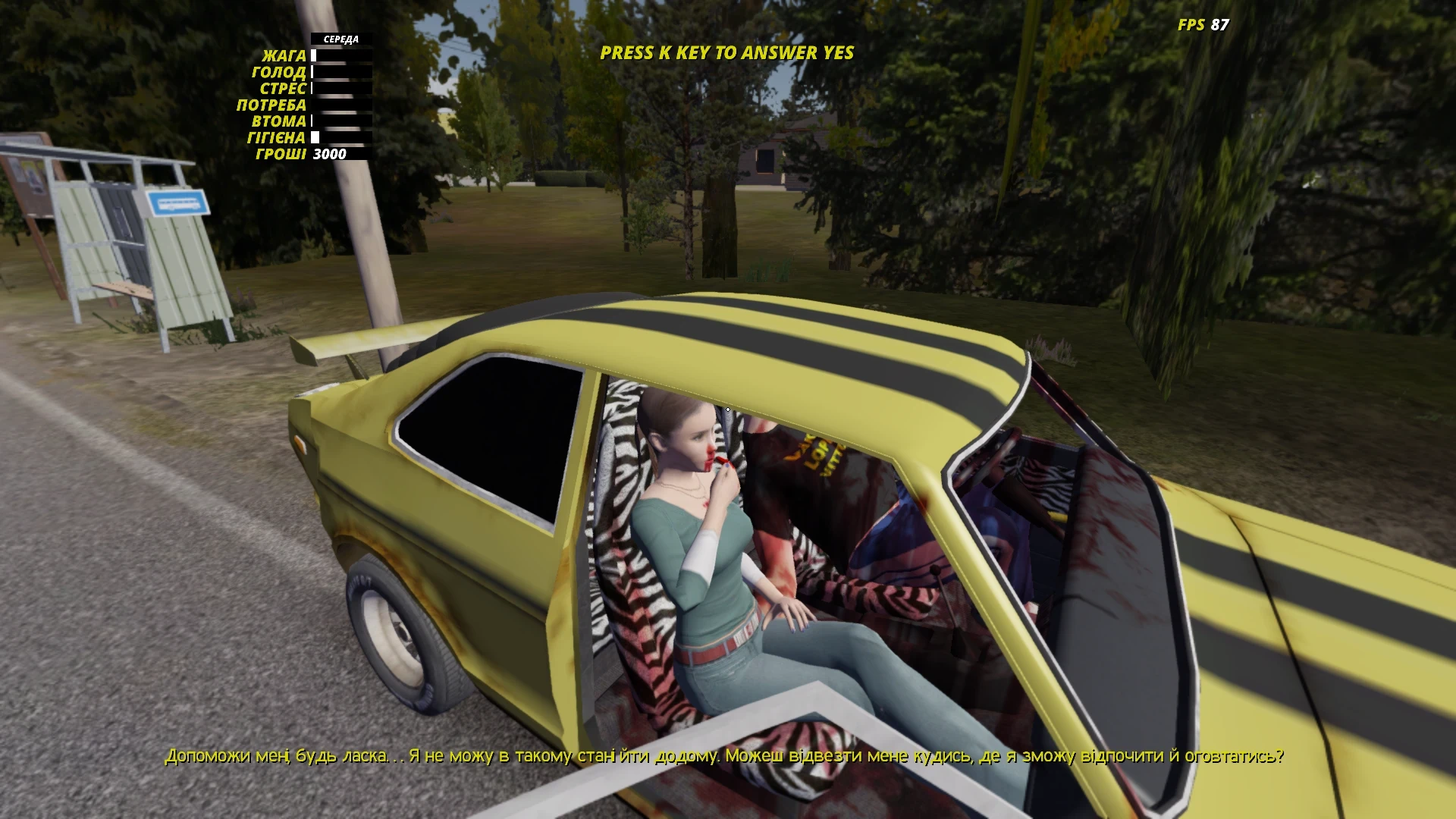1456x819 pixels.
Task: Select the СЕРЕДА weekday label
Action: coord(340,37)
